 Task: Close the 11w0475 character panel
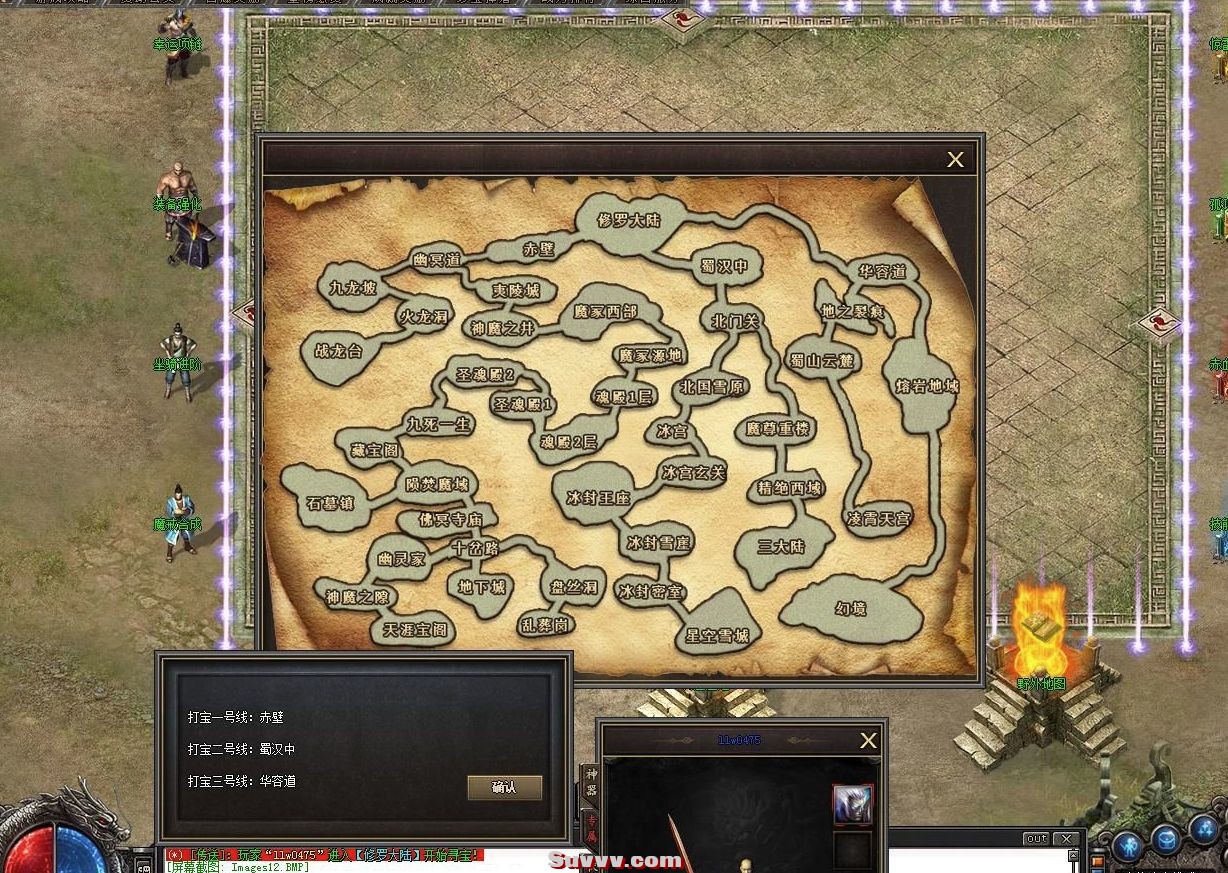(x=868, y=741)
